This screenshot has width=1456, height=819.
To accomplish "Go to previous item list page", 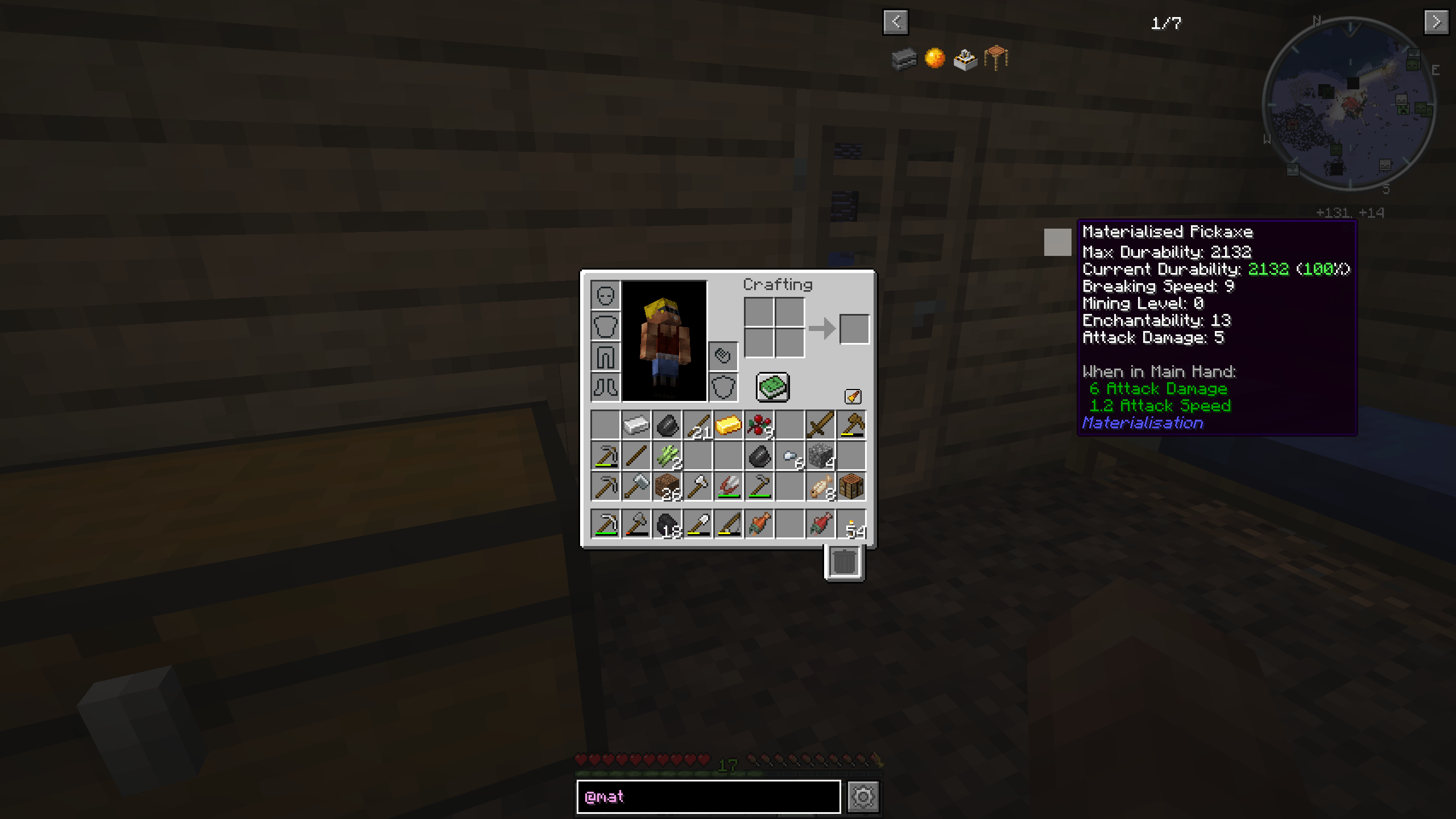I will point(896,23).
